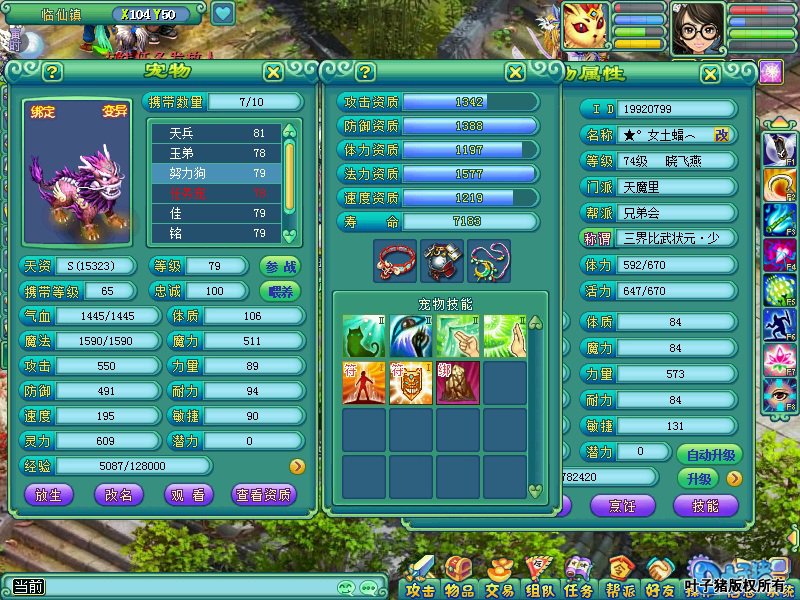This screenshot has width=800, height=600.
Task: Open 查看资质 aptitude details
Action: (263, 494)
